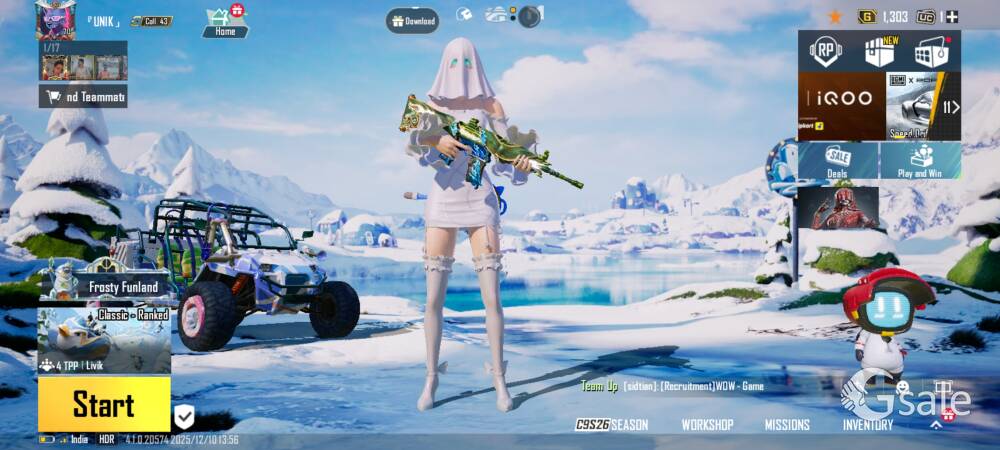Go to the Home house icon

pyautogui.click(x=225, y=22)
